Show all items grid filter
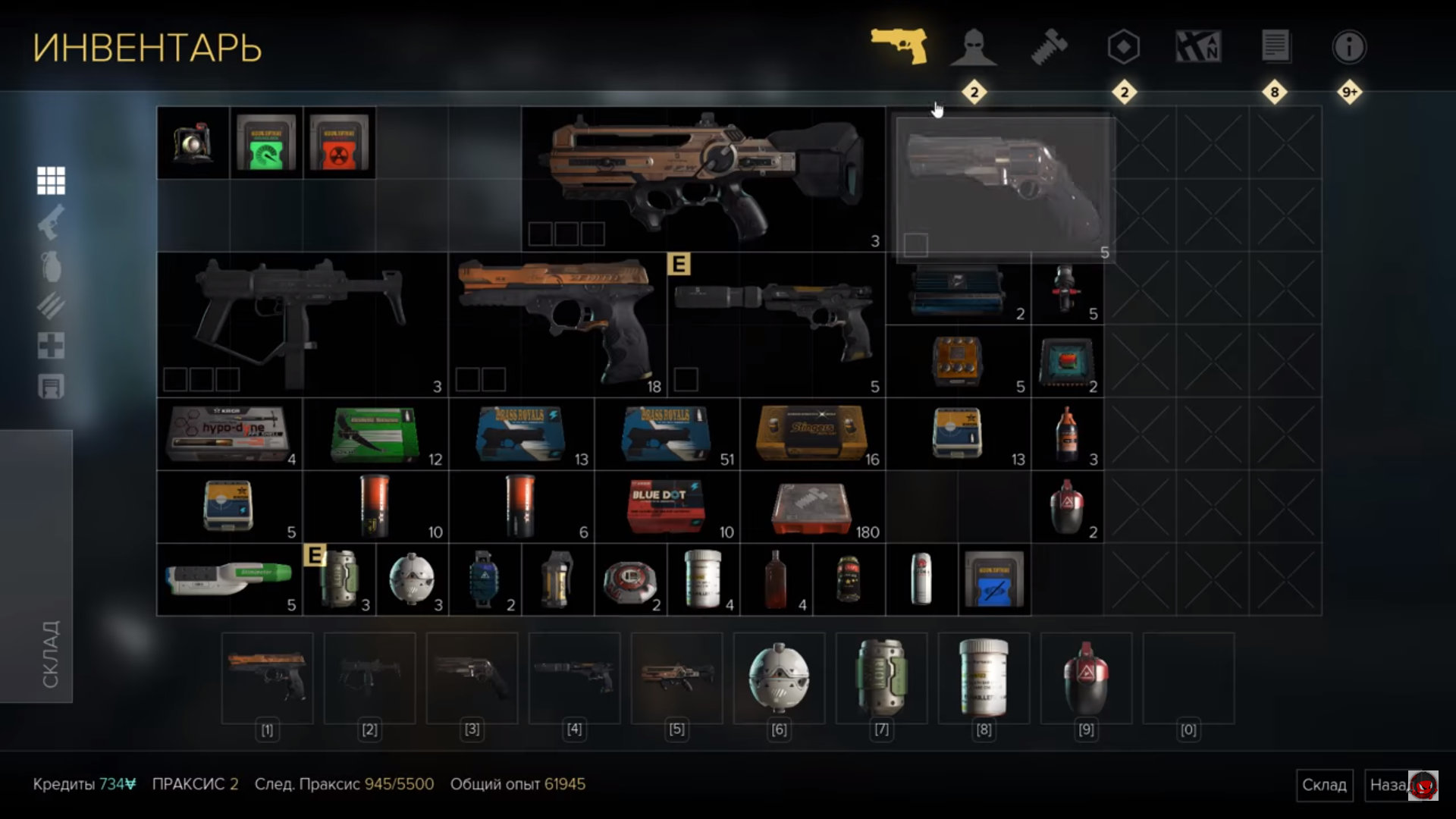 [51, 180]
